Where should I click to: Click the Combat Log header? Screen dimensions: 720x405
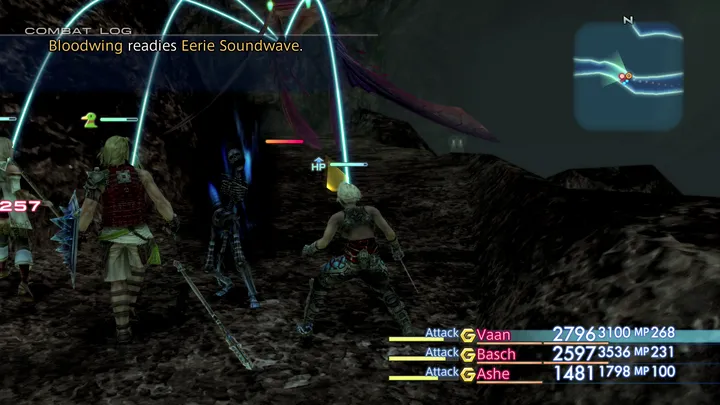pyautogui.click(x=66, y=31)
